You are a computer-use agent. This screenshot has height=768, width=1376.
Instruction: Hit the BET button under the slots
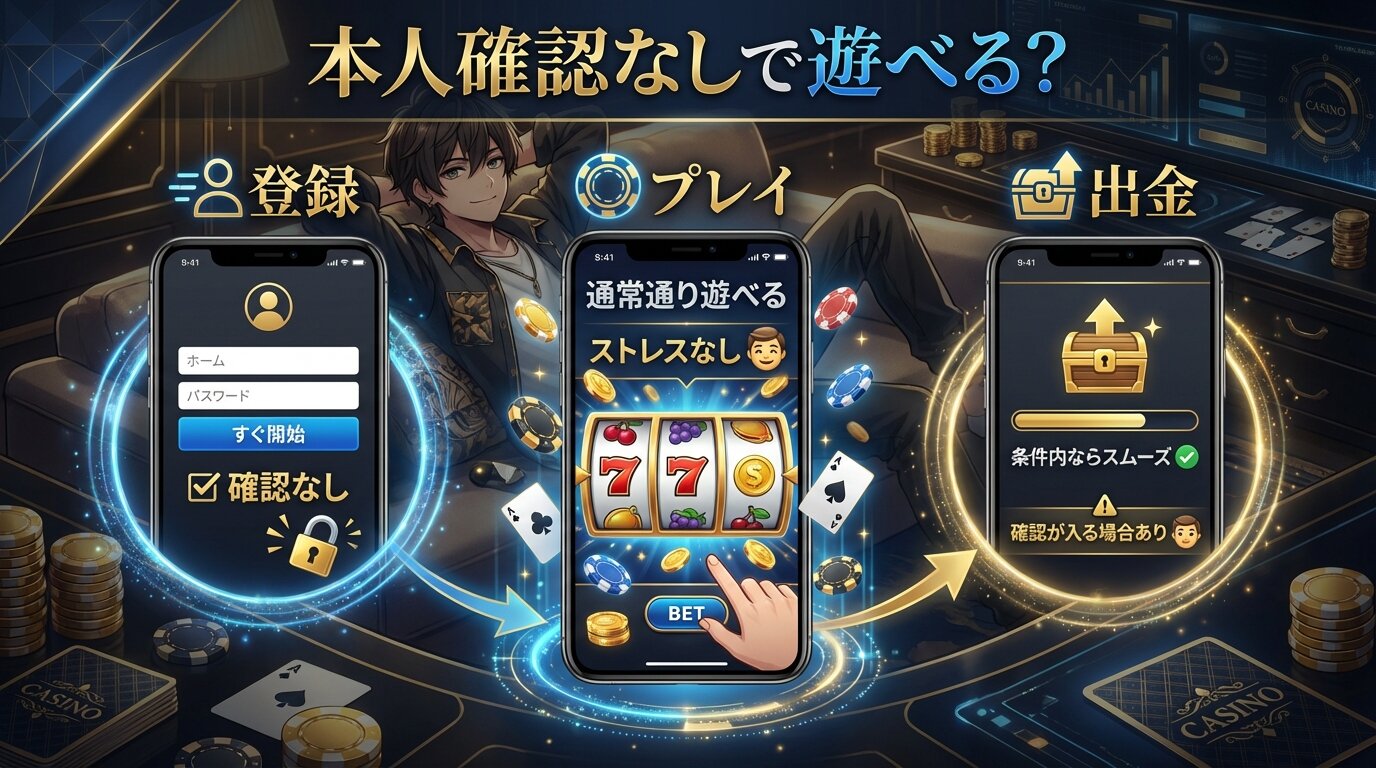(685, 613)
